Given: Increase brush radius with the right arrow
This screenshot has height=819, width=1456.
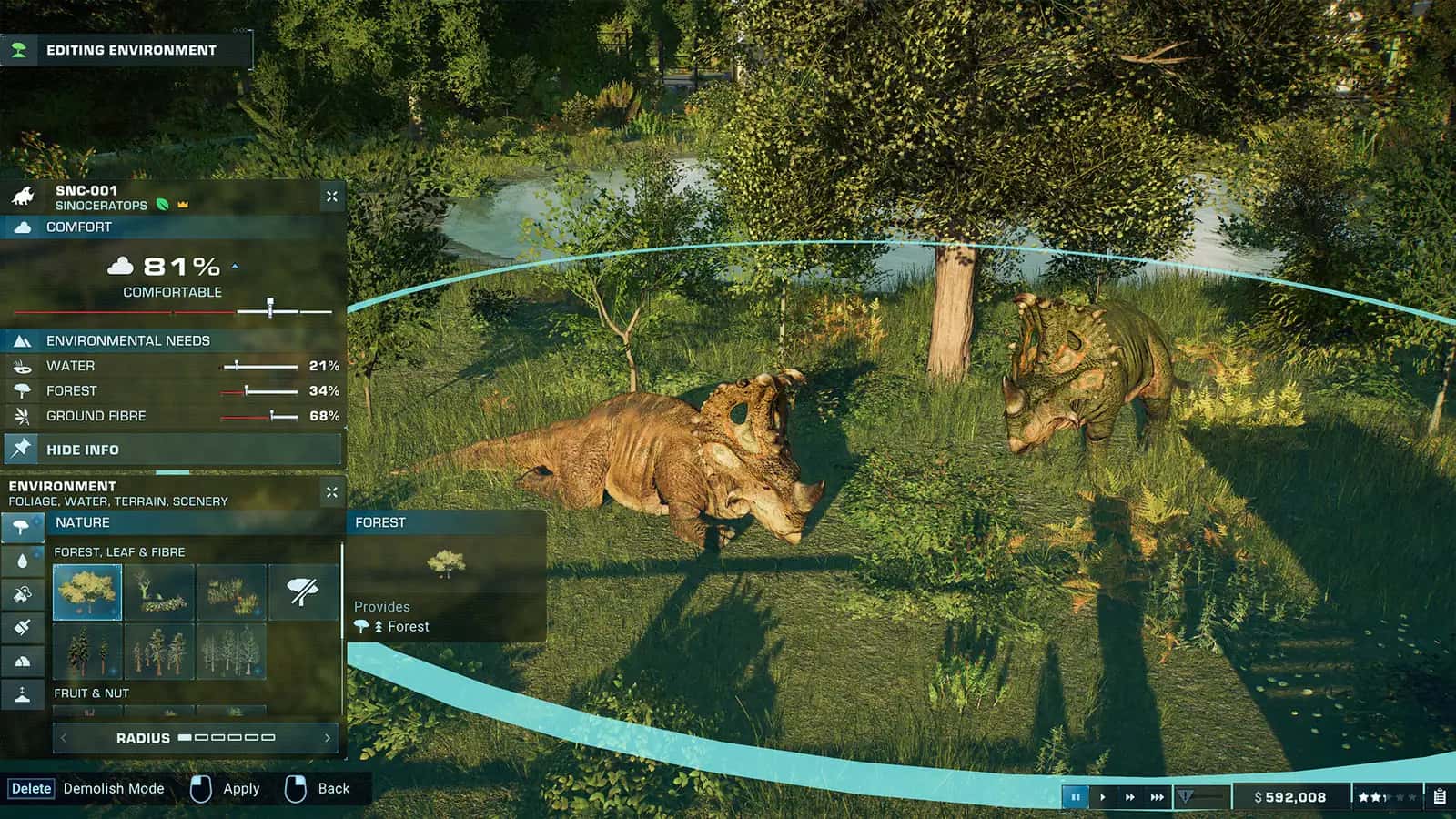Looking at the screenshot, I should (x=329, y=738).
